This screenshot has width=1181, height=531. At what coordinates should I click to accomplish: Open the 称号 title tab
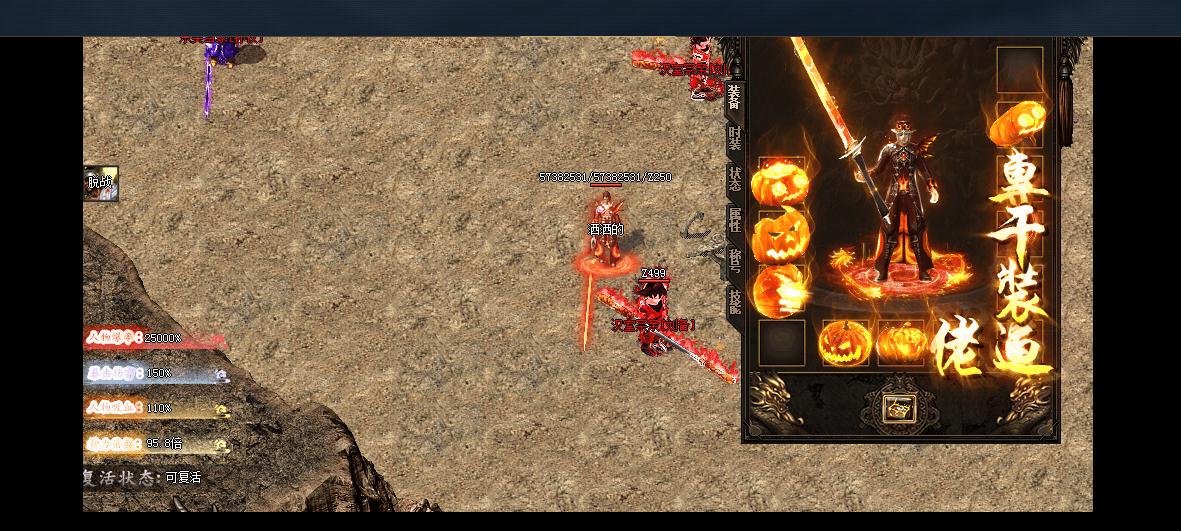(734, 261)
